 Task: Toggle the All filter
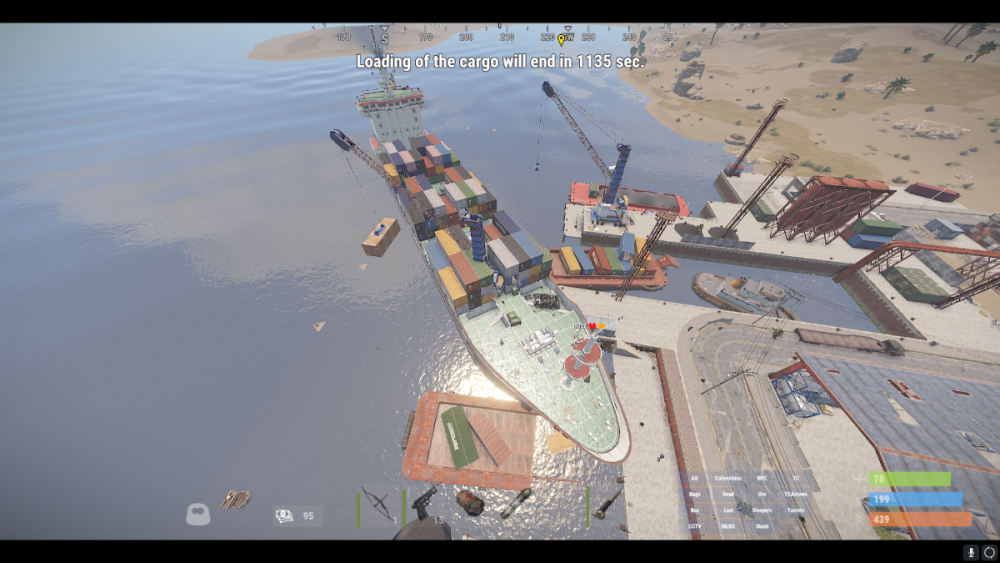coord(695,478)
